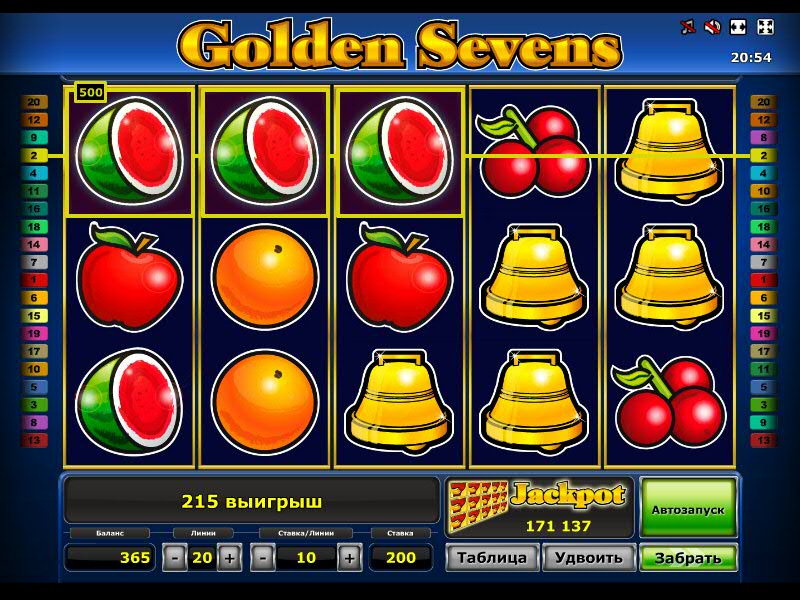Switch to fullscreen with the four-arrows icon
This screenshot has height=600, width=800.
pos(765,27)
